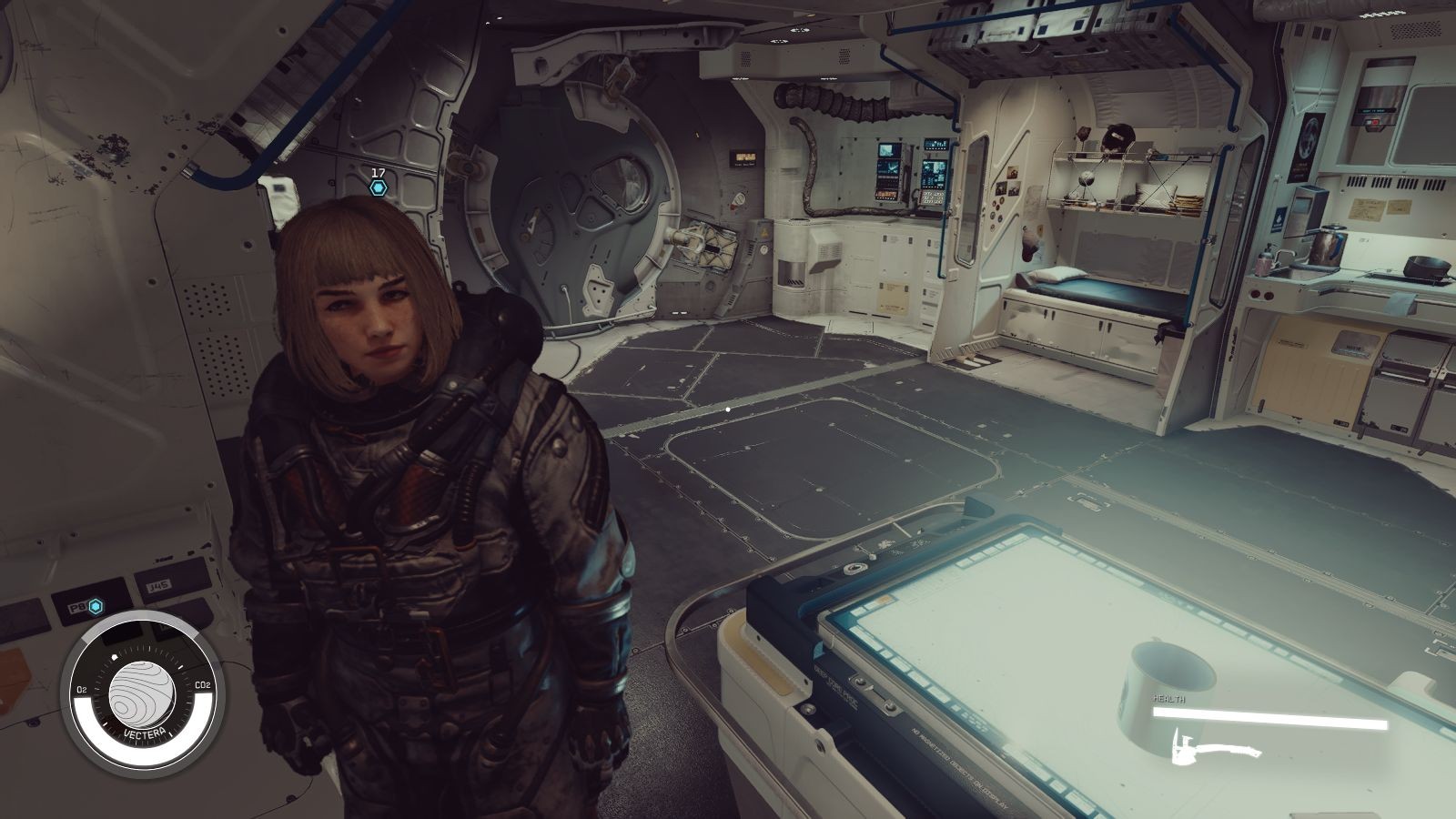
Task: Click the Vectera planet watch compass
Action: tap(136, 693)
